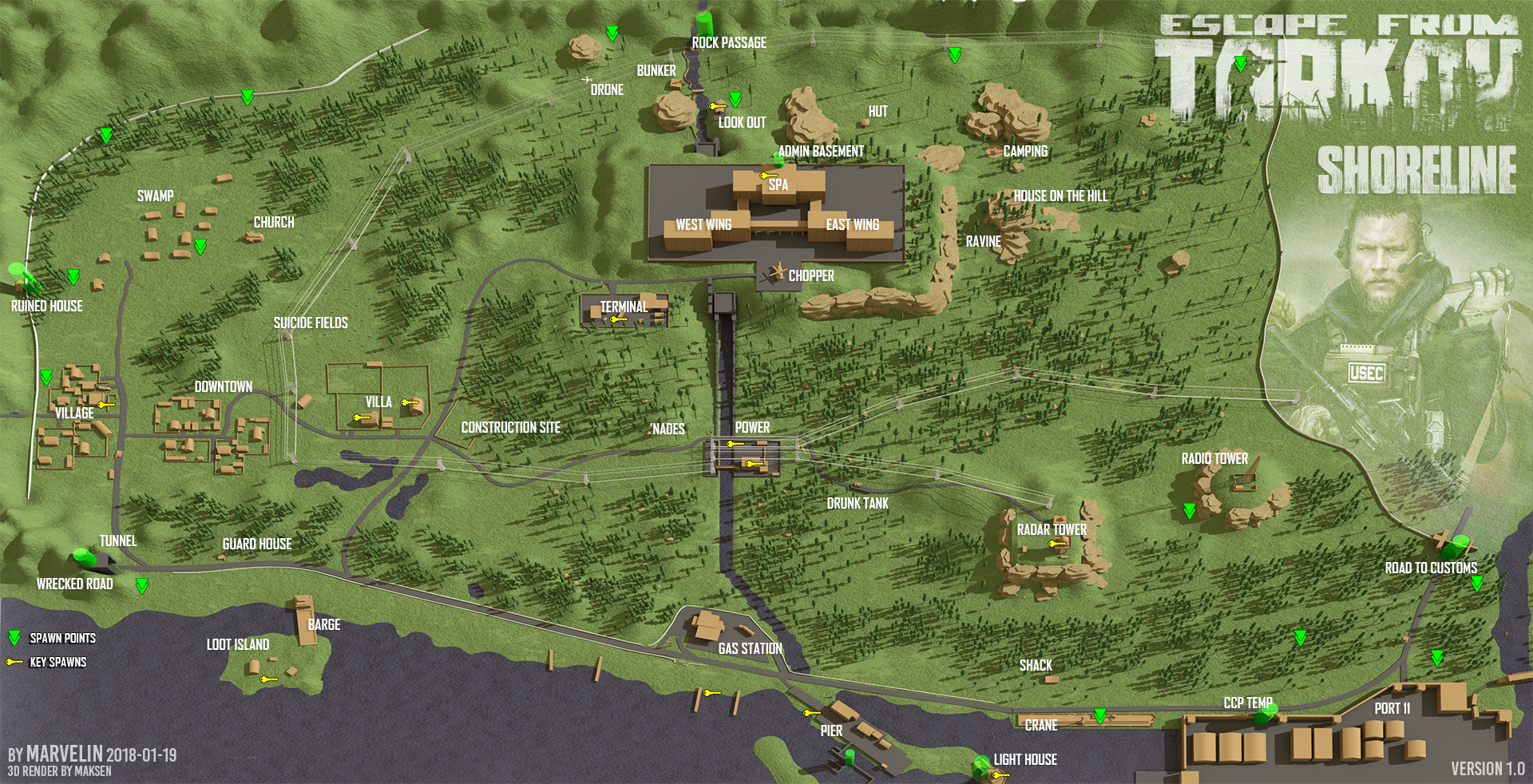Viewport: 1533px width, 784px height.
Task: Select the CCP Temp label
Action: point(1248,703)
